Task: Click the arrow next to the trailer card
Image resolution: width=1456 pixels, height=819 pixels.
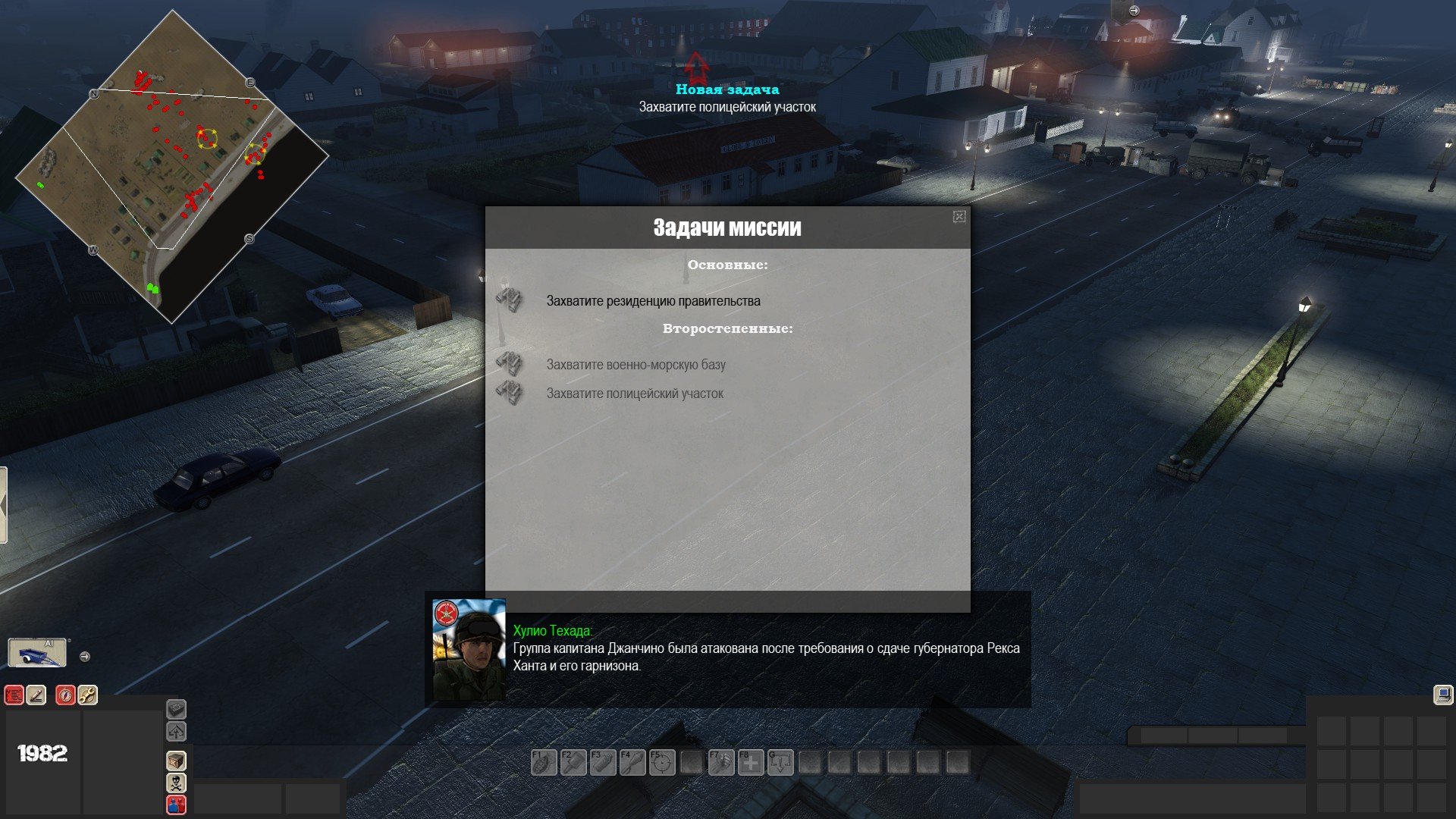Action: (x=85, y=657)
